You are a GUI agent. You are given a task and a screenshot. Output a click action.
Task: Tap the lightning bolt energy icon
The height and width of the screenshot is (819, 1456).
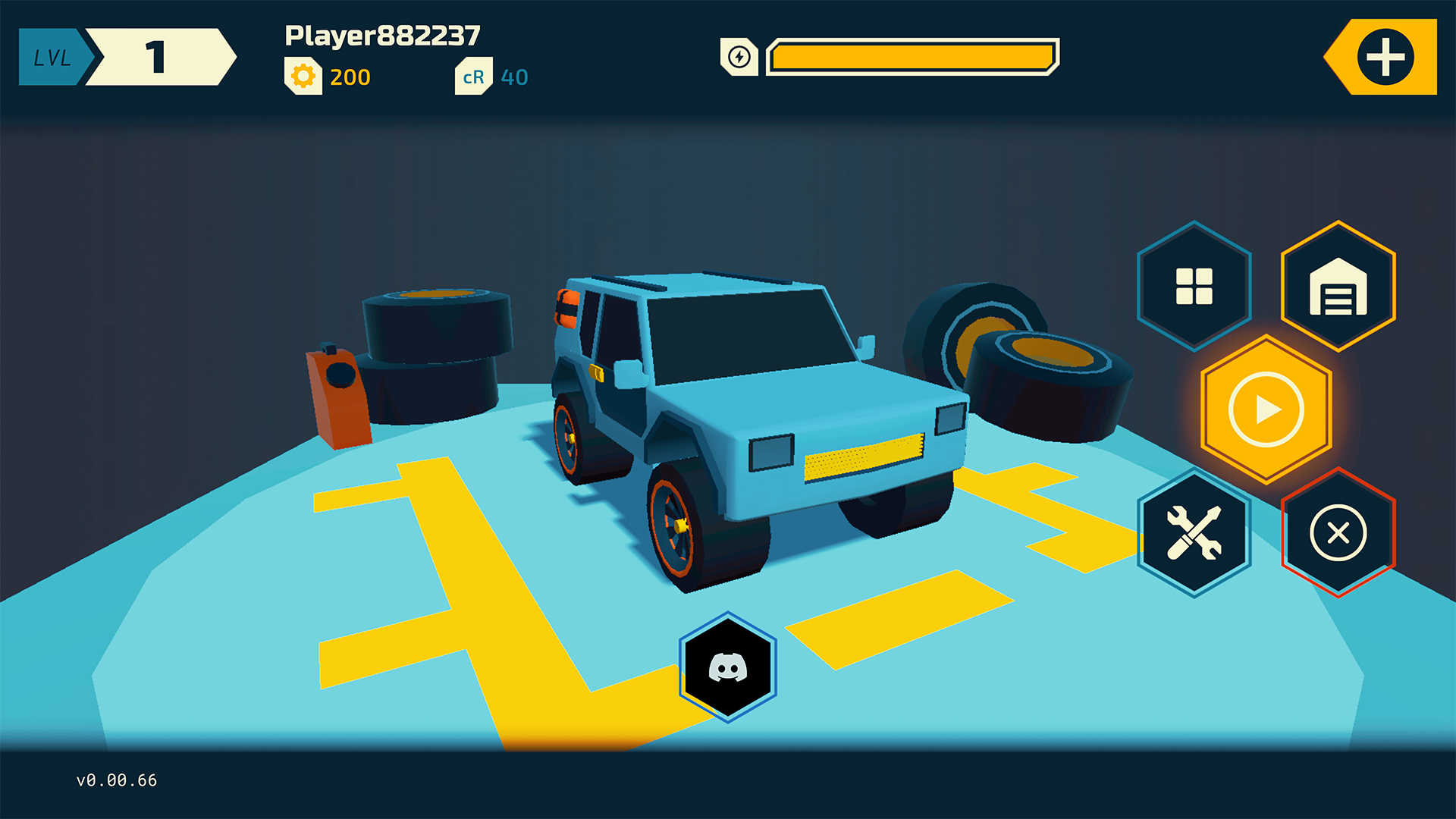(739, 57)
